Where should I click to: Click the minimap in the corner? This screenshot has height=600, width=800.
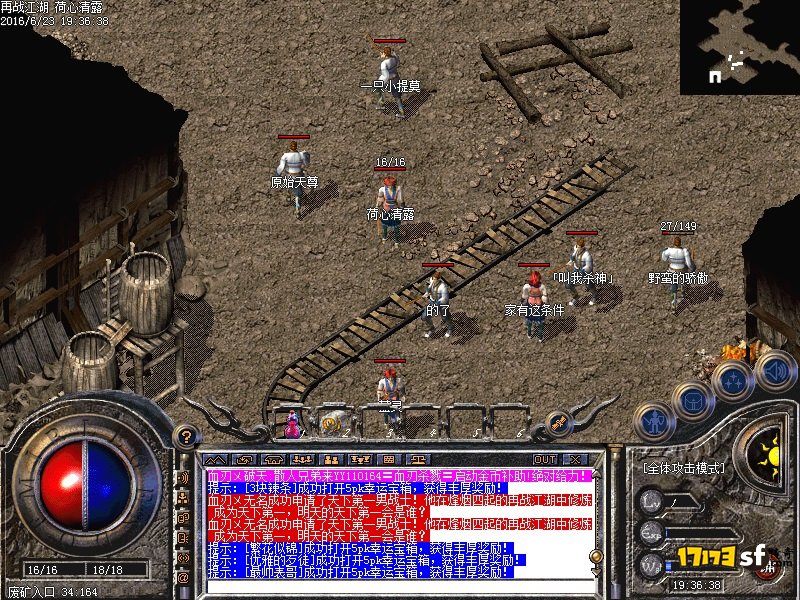[x=739, y=47]
